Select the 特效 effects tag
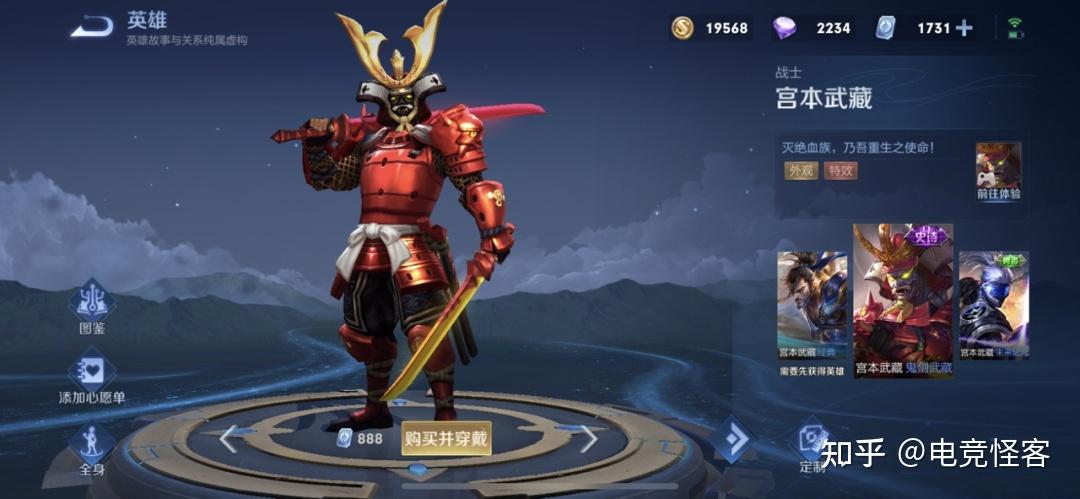Screen dimensions: 1080x499 click(840, 170)
